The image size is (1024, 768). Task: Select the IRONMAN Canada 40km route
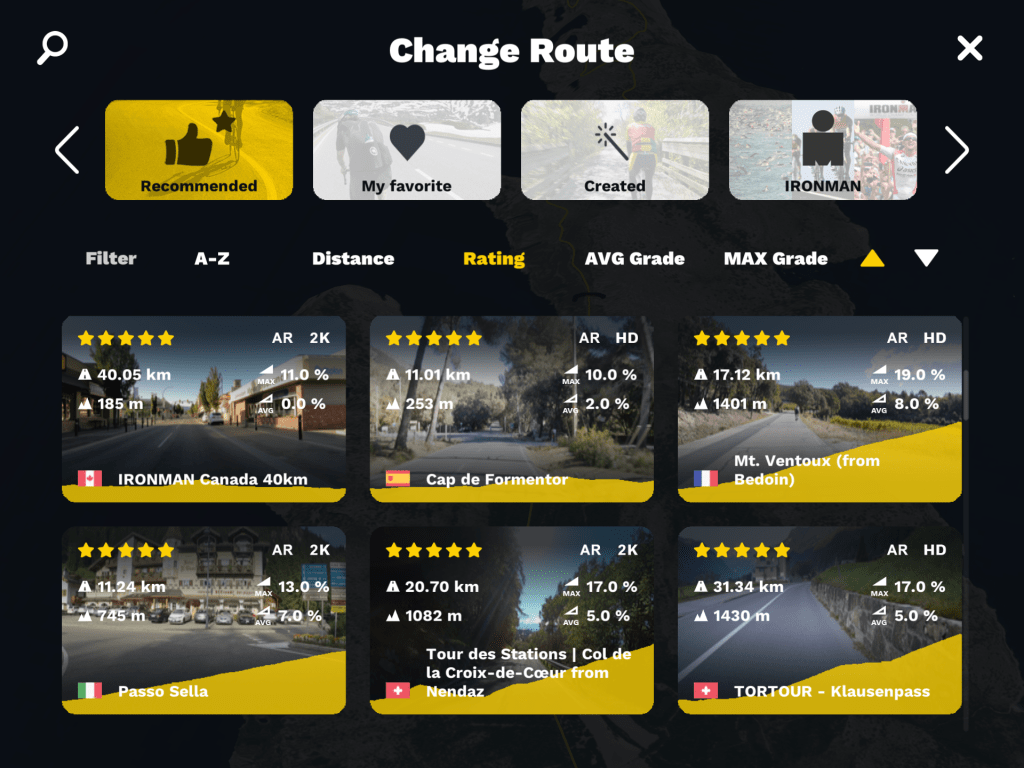[204, 409]
